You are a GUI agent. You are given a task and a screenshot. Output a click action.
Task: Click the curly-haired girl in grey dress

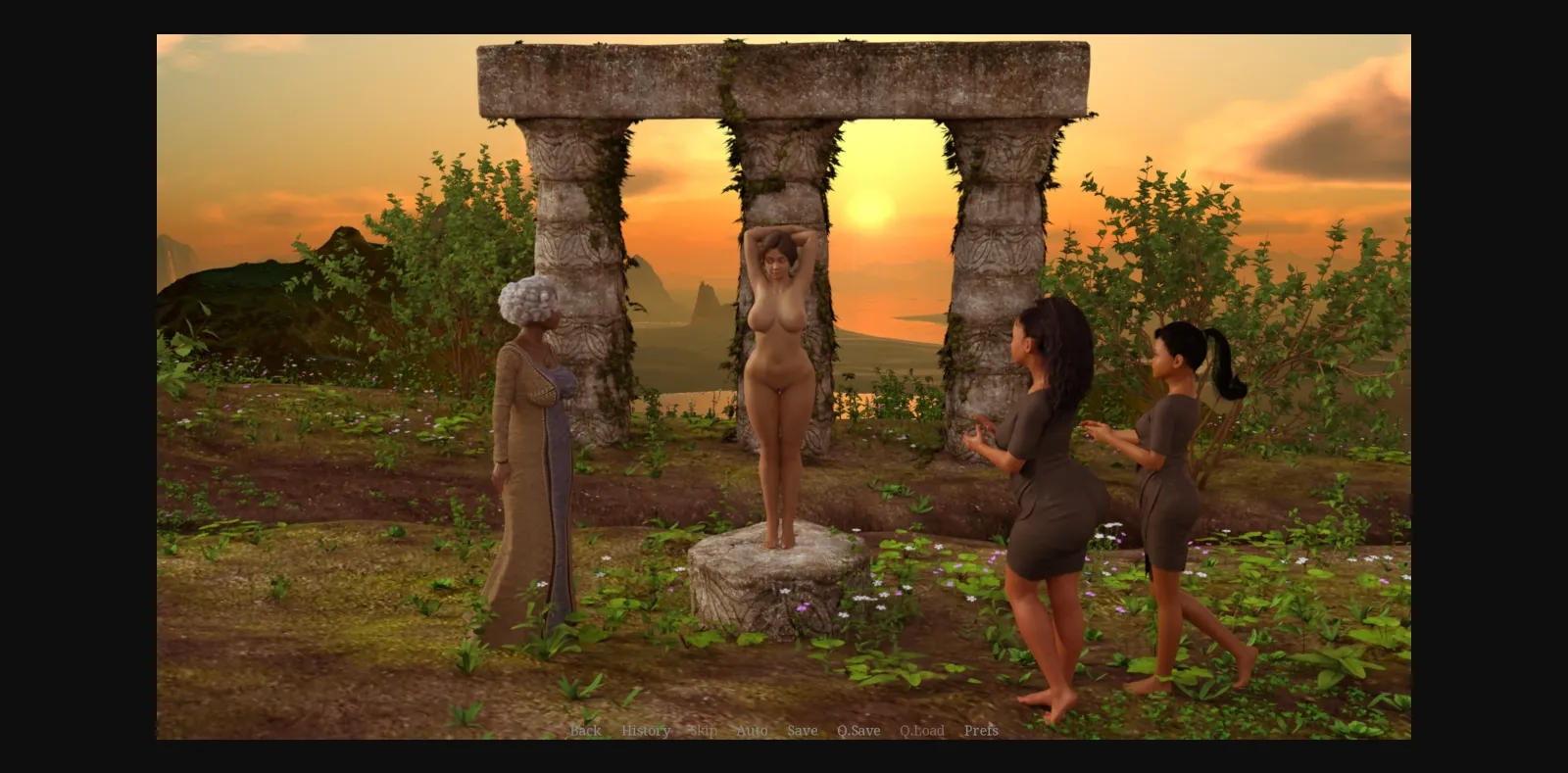[1049, 460]
